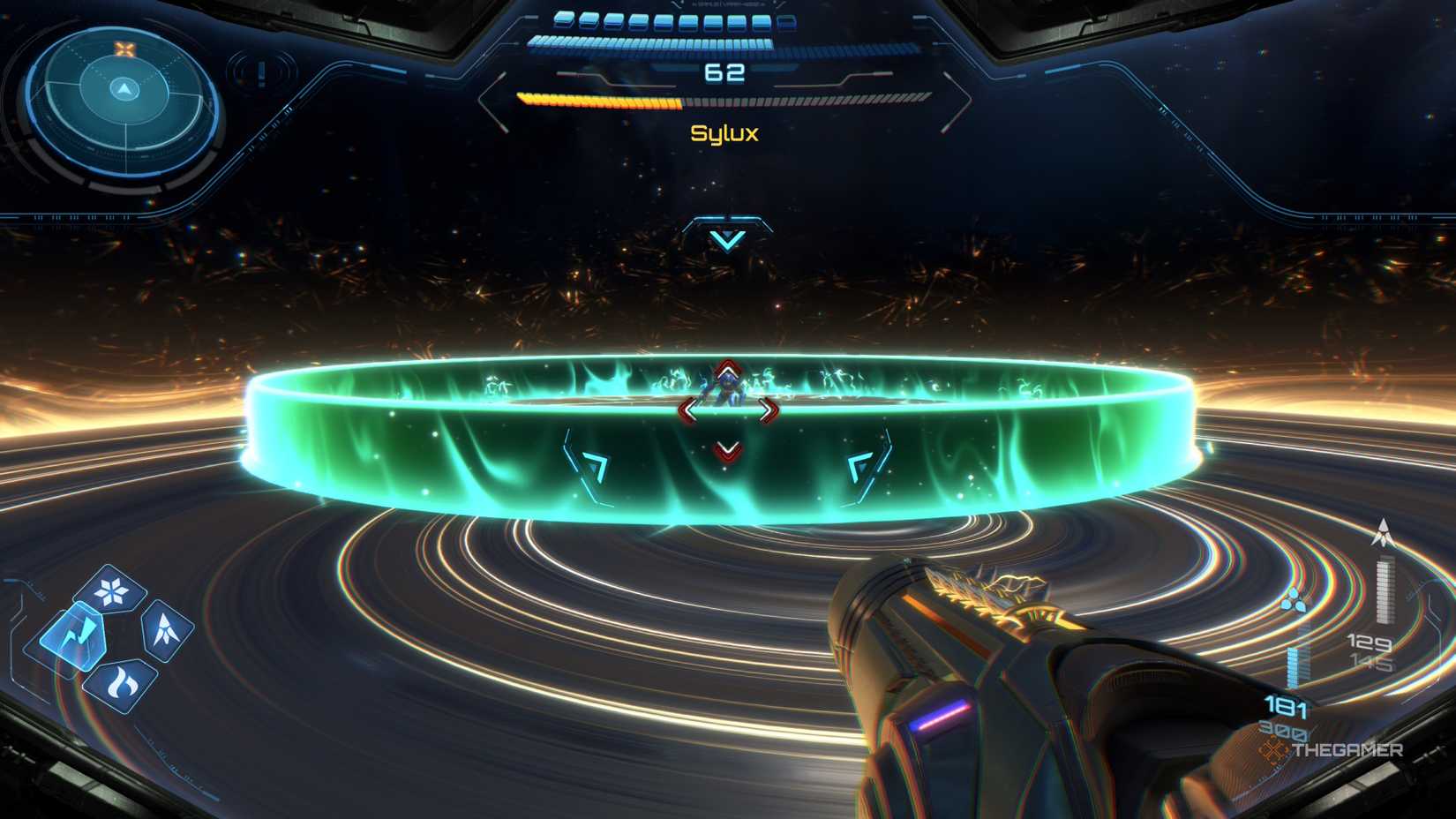Viewport: 1456px width, 819px height.
Task: Click Sylux's orange health bar
Action: [x=600, y=100]
